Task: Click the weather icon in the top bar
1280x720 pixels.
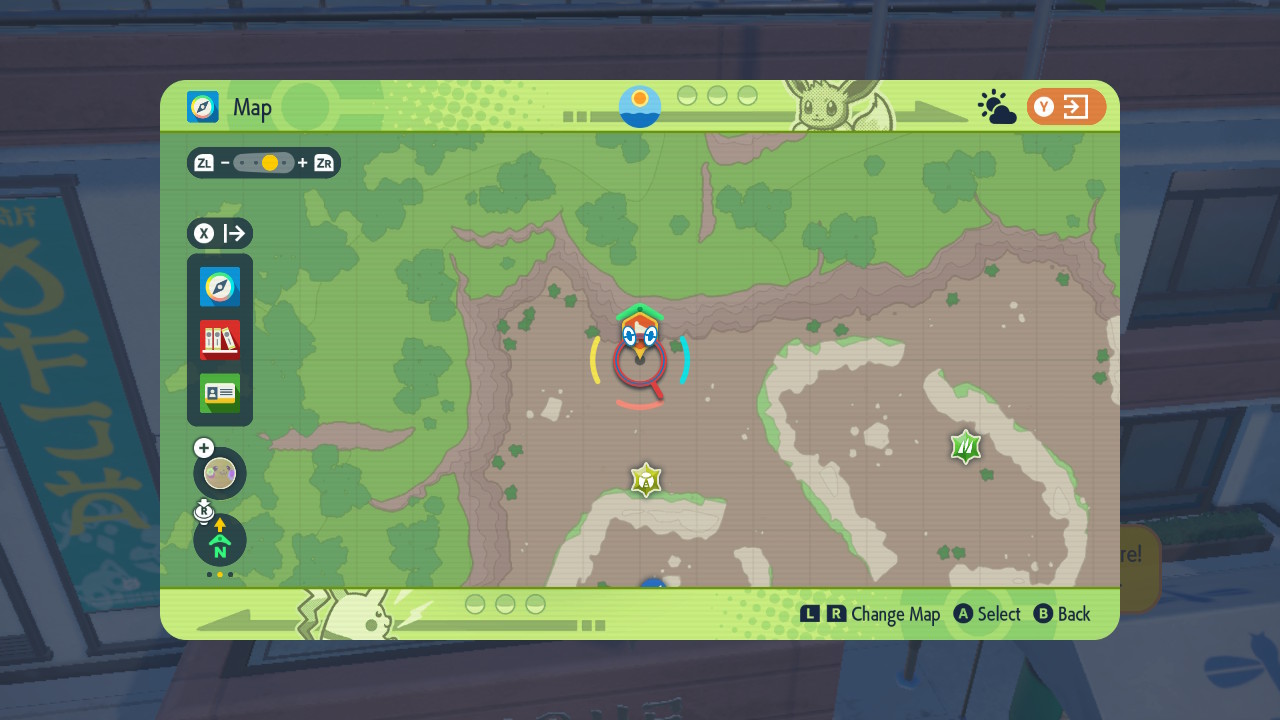Action: tap(996, 106)
